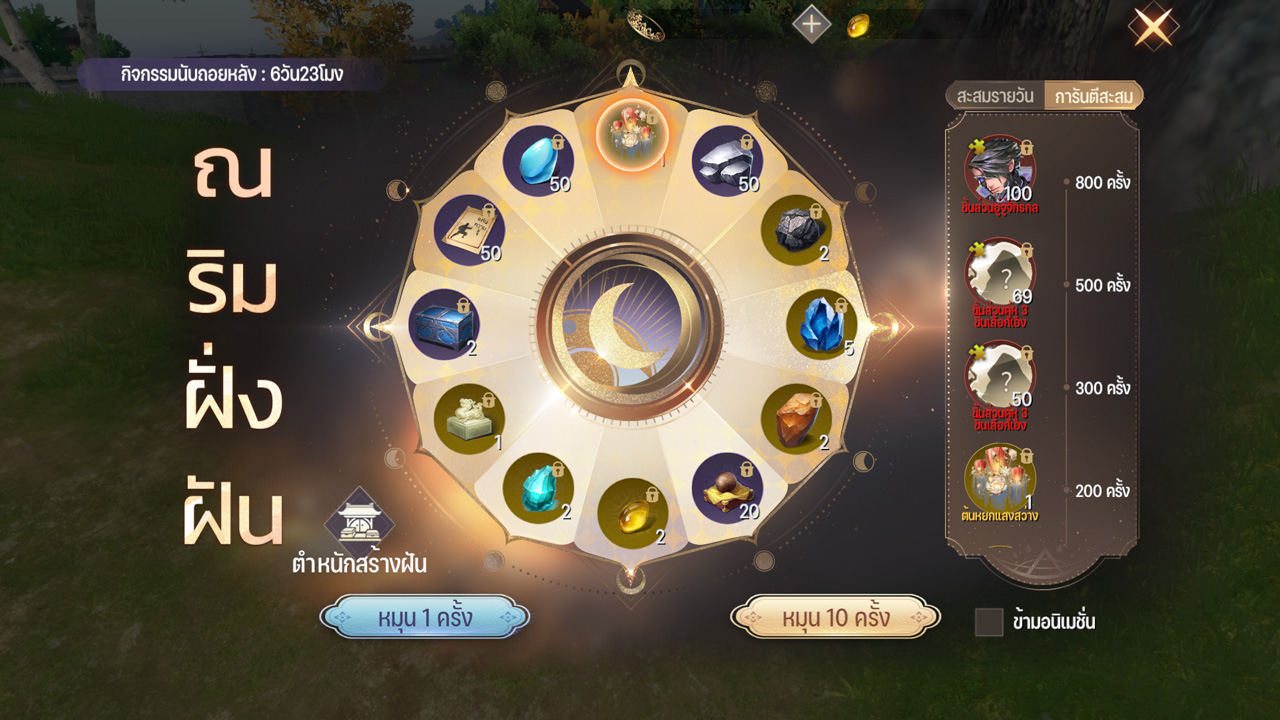View the blue crystal cluster prize
Image resolution: width=1280 pixels, height=720 pixels.
click(x=822, y=325)
